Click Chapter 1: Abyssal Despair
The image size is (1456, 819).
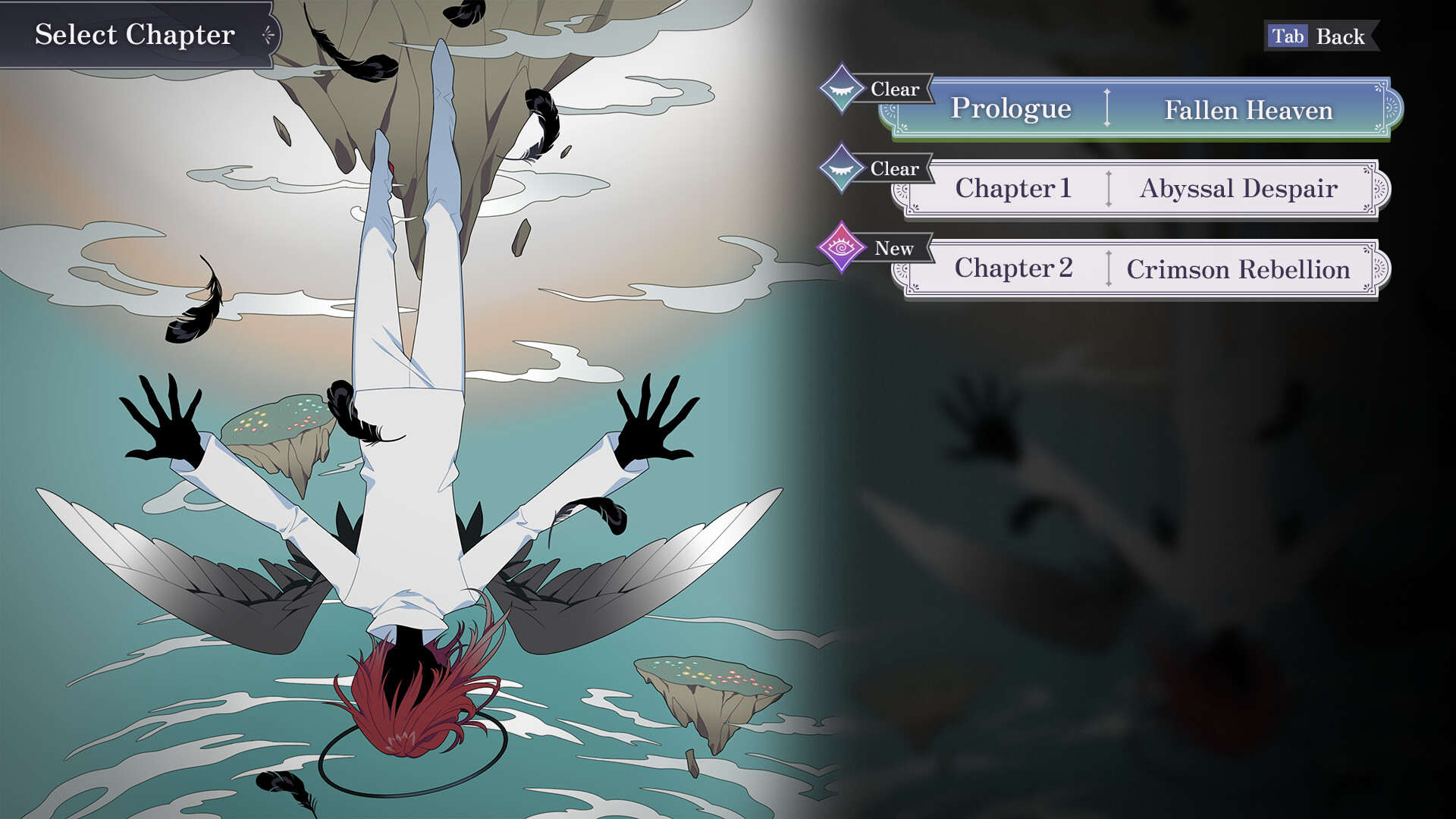pyautogui.click(x=1137, y=189)
